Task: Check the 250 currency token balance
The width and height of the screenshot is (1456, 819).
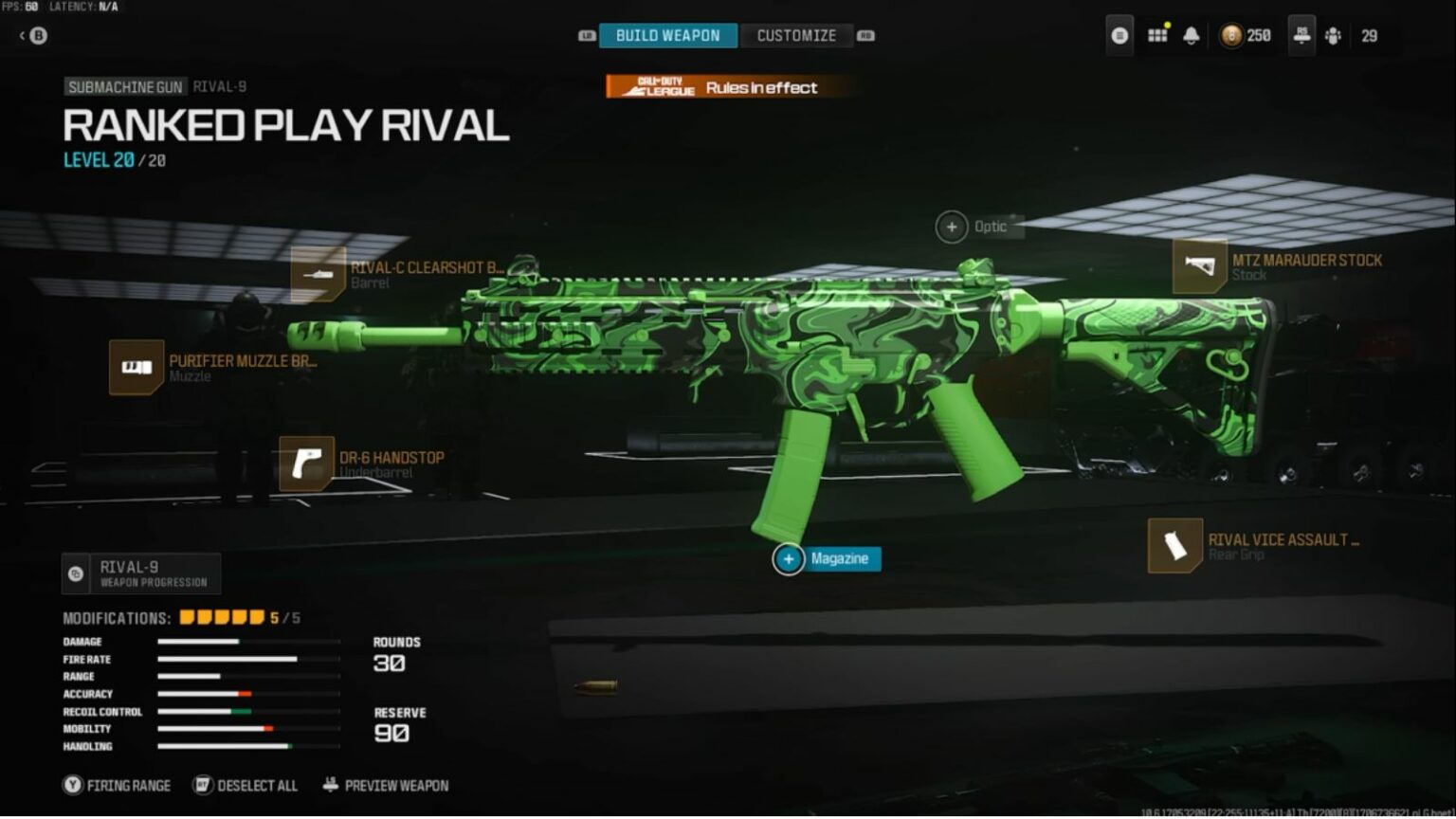Action: 1246,36
